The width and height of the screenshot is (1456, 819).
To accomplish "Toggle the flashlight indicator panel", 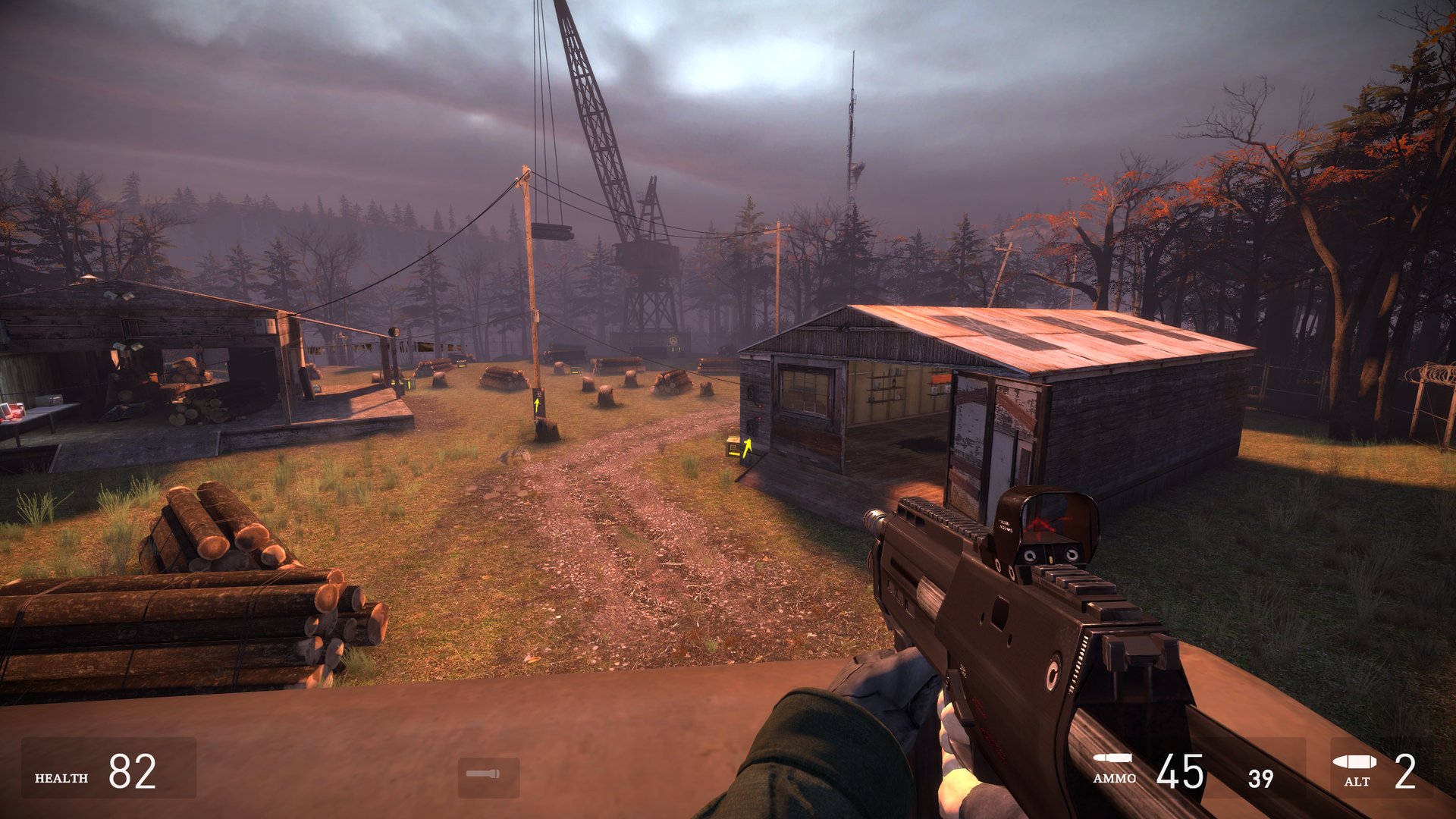I will 488,773.
